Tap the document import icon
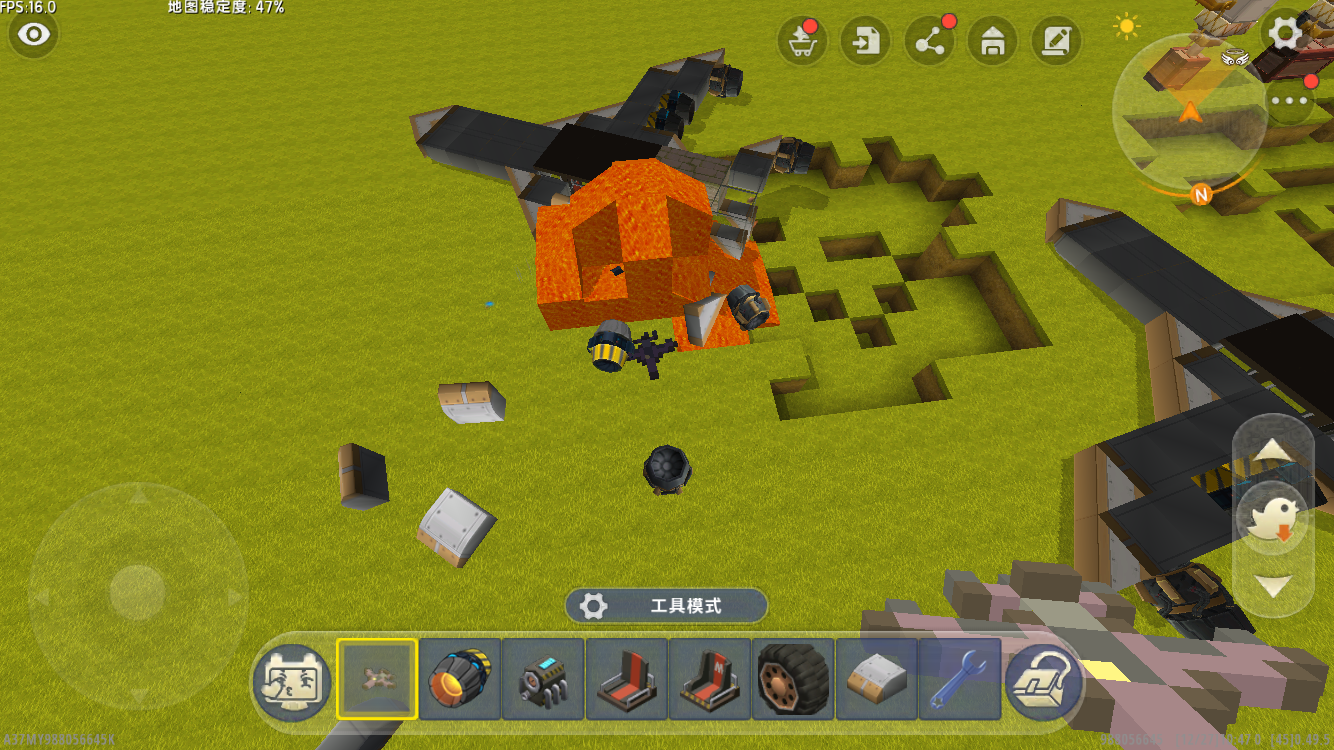 point(866,41)
